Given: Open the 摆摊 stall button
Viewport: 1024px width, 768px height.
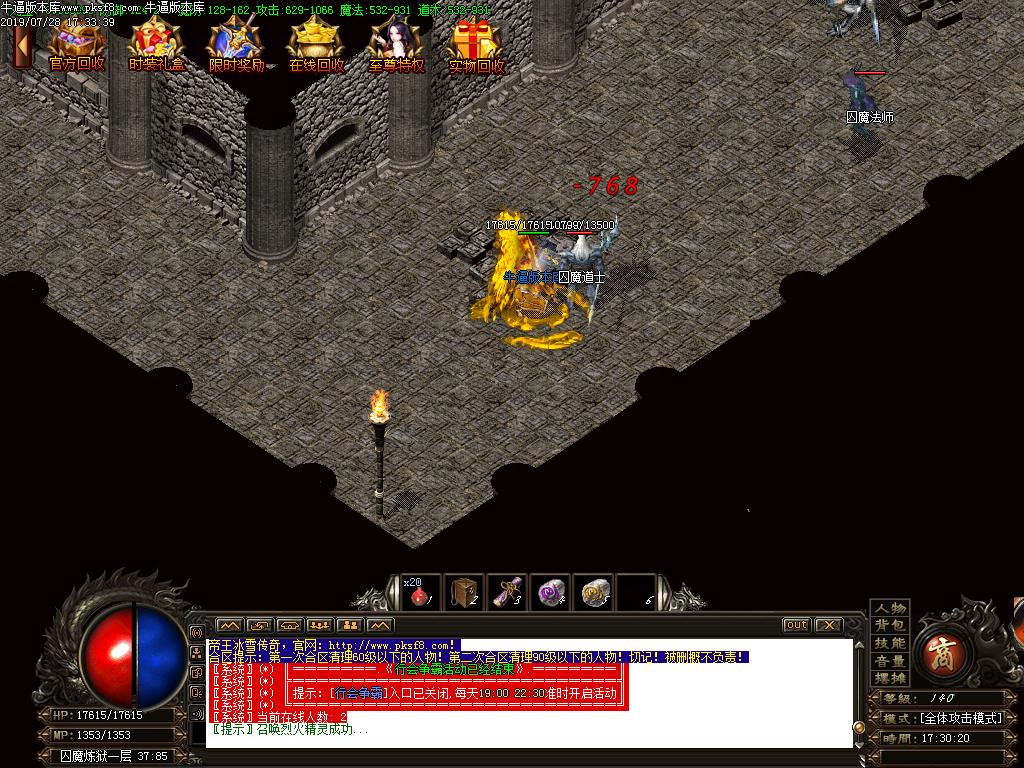Looking at the screenshot, I should coord(890,678).
